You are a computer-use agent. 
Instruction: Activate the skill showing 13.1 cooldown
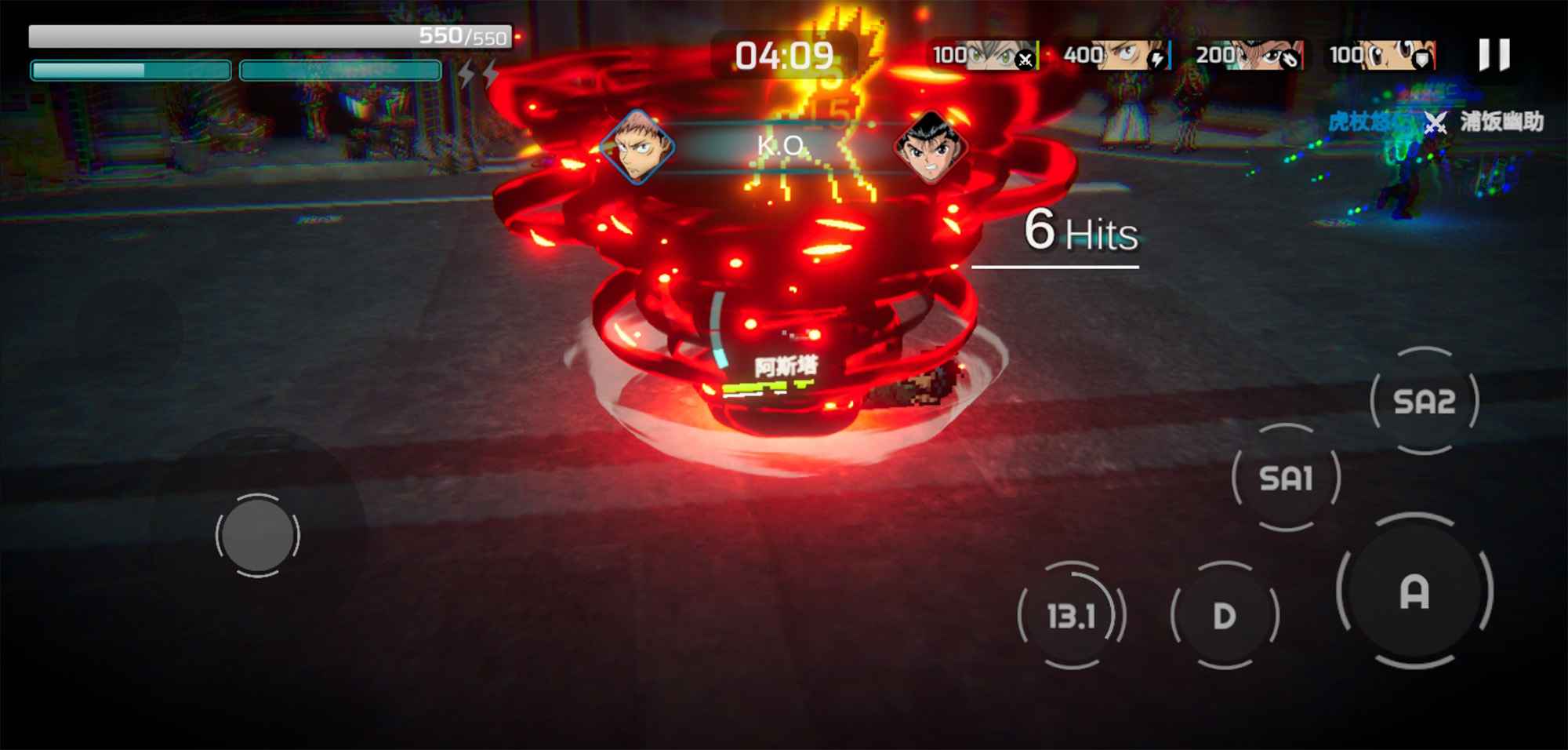pyautogui.click(x=1069, y=616)
